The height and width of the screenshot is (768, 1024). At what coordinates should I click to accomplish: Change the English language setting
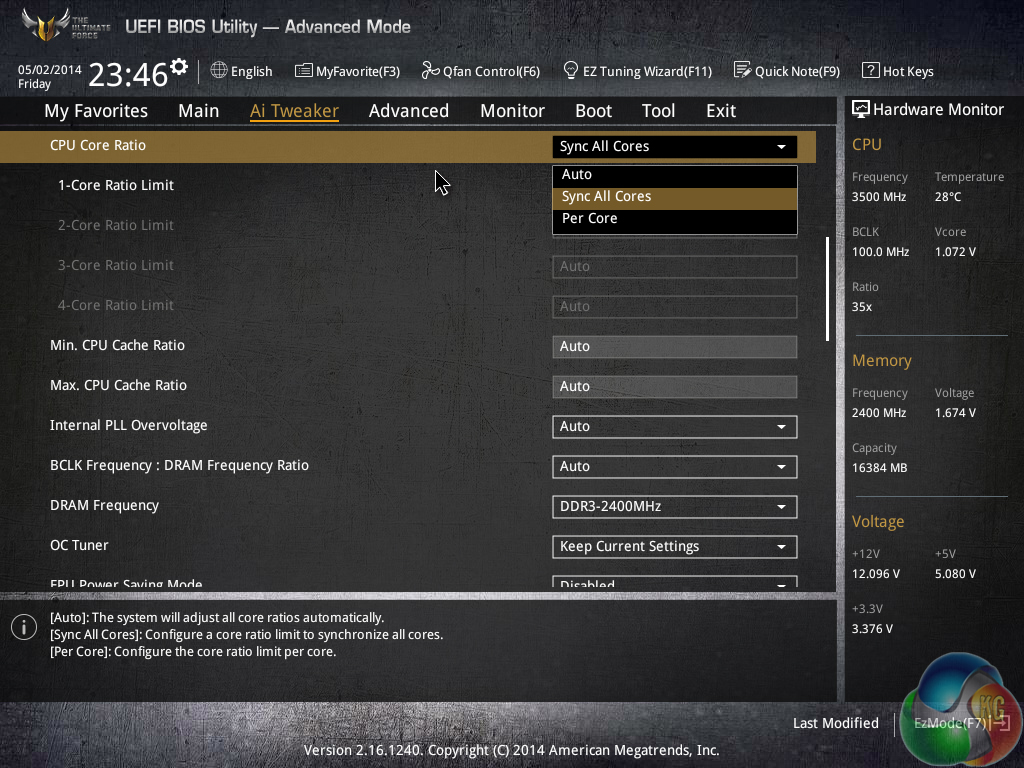241,71
